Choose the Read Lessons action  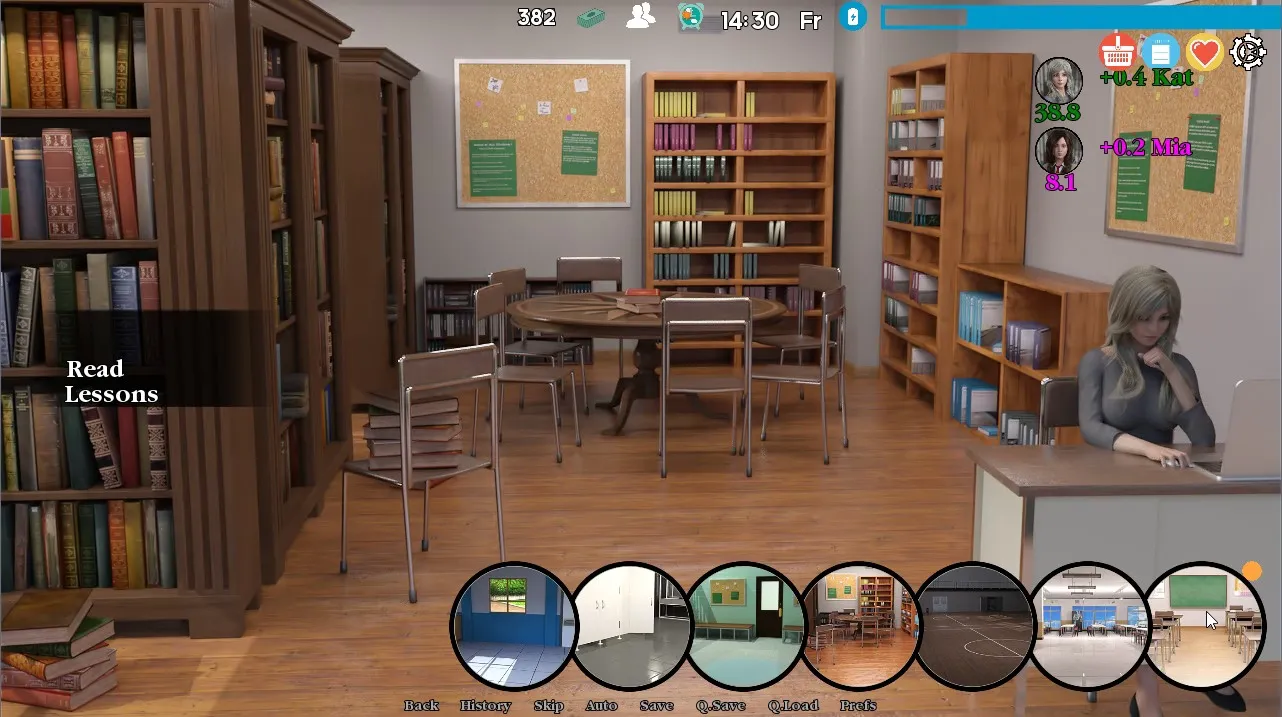click(x=111, y=381)
